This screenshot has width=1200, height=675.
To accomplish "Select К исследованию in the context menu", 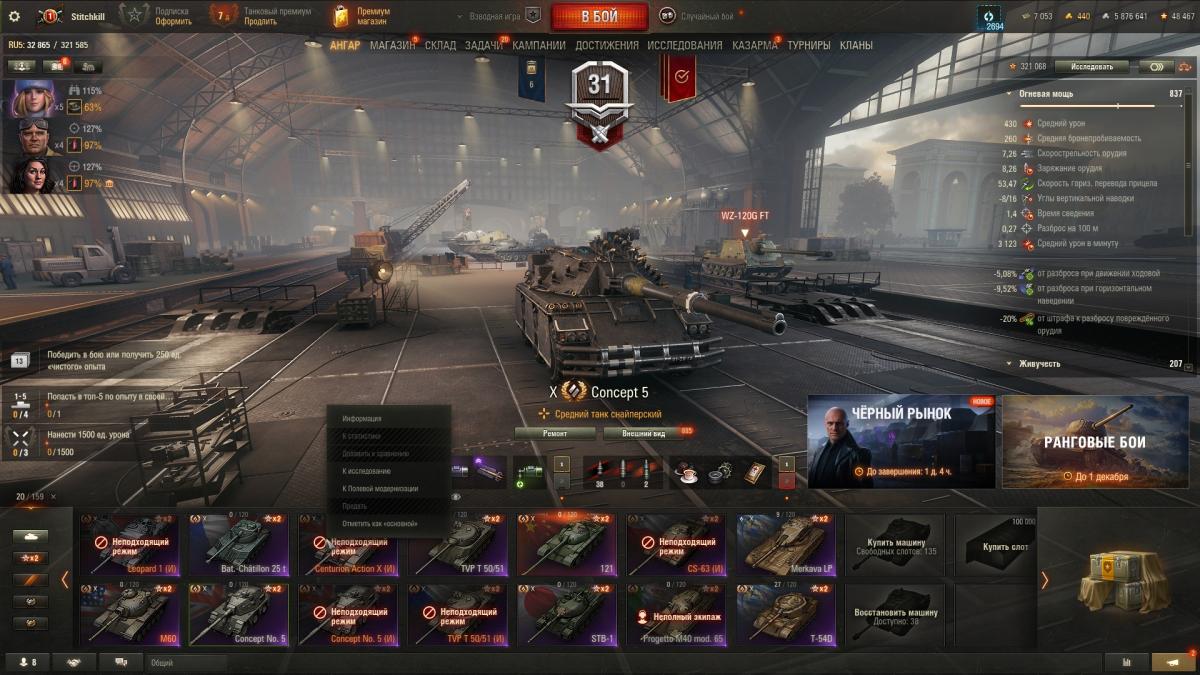I will tap(366, 471).
